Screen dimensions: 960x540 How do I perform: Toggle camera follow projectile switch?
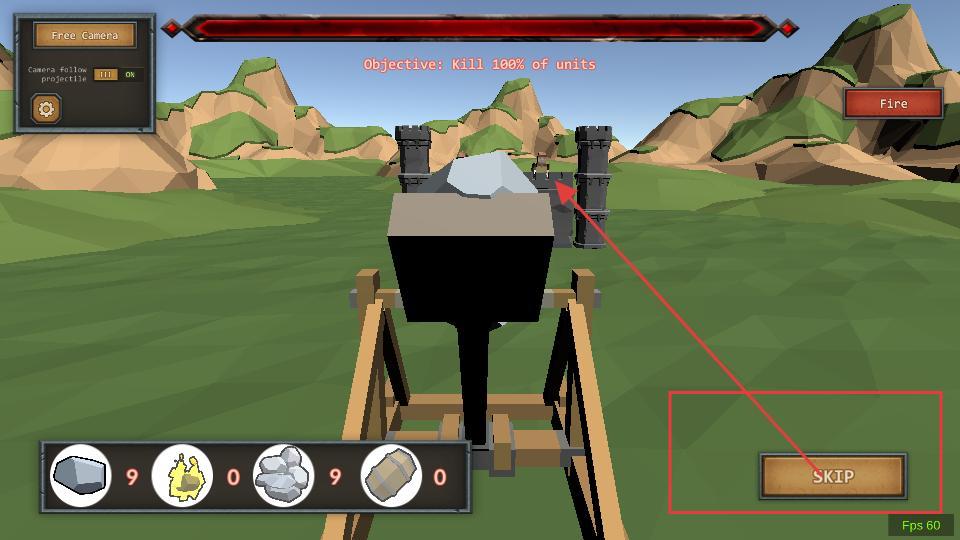118,75
